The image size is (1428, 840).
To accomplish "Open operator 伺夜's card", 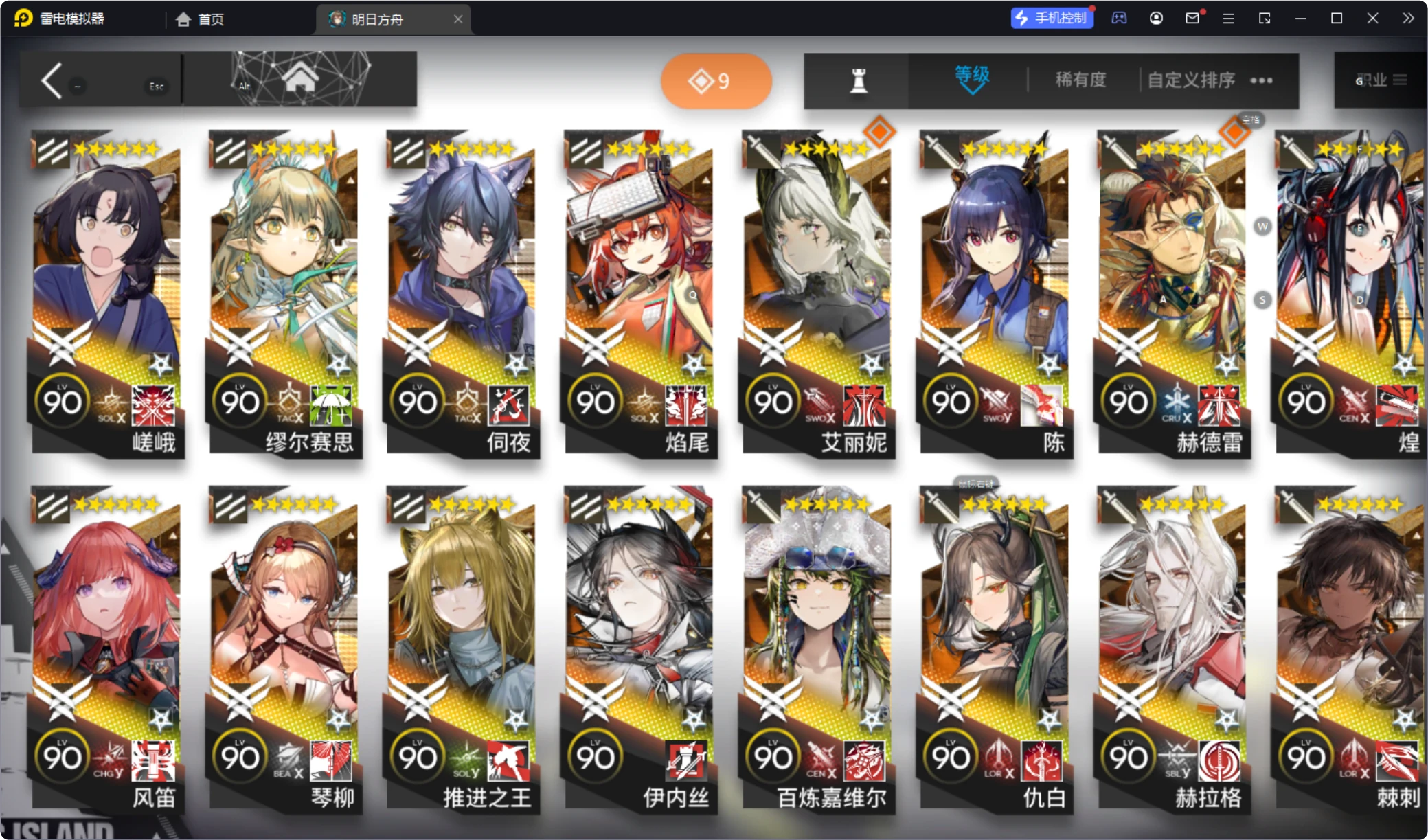I will [462, 288].
